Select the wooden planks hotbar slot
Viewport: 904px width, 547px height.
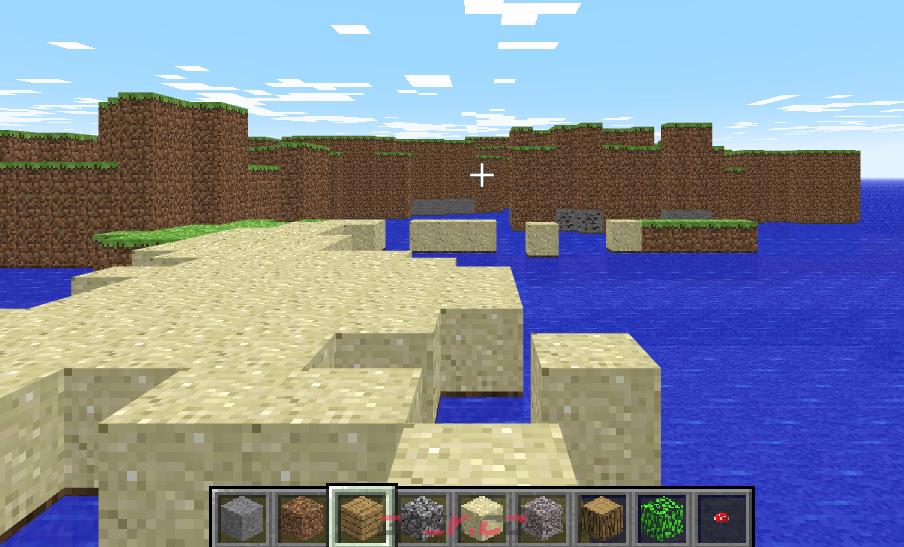pos(361,517)
